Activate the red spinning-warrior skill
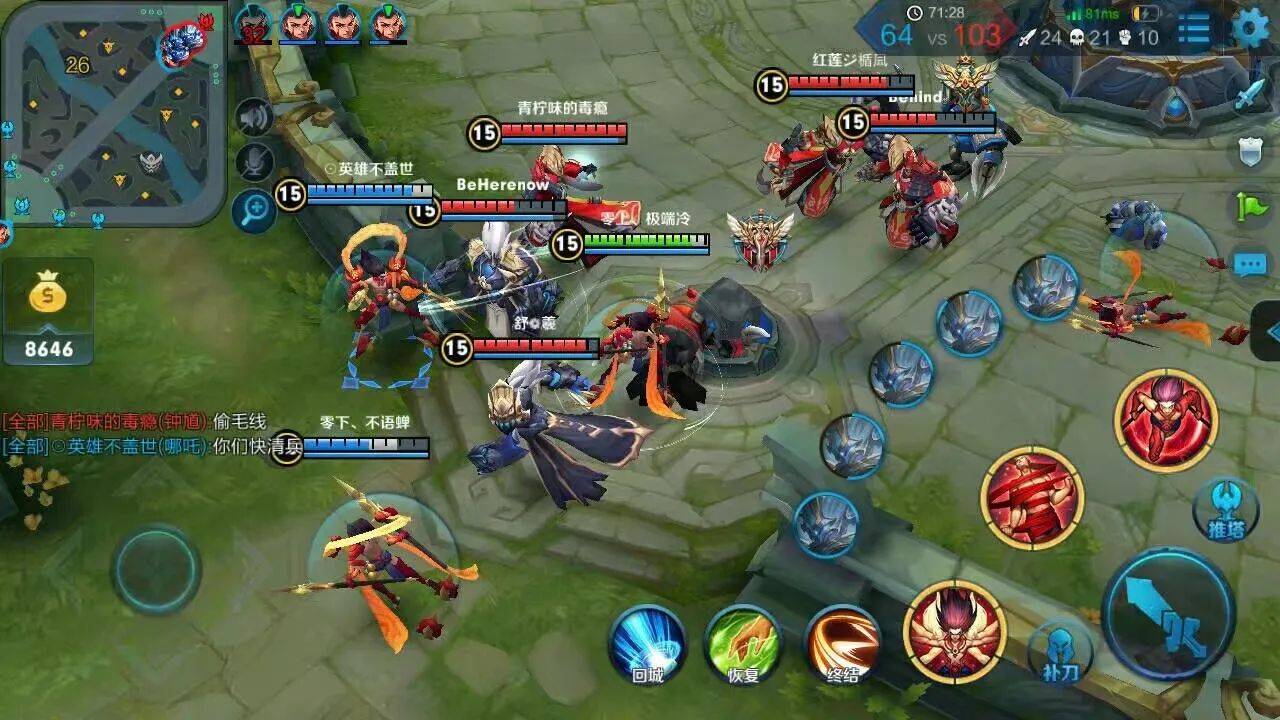The width and height of the screenshot is (1280, 720). click(1032, 498)
